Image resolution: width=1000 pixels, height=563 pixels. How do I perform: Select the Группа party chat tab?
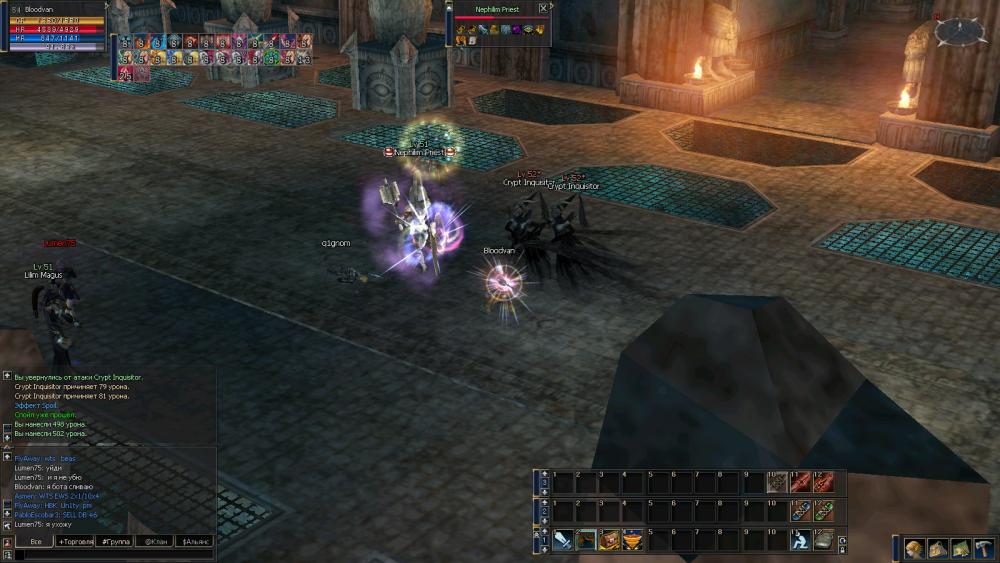[x=115, y=541]
